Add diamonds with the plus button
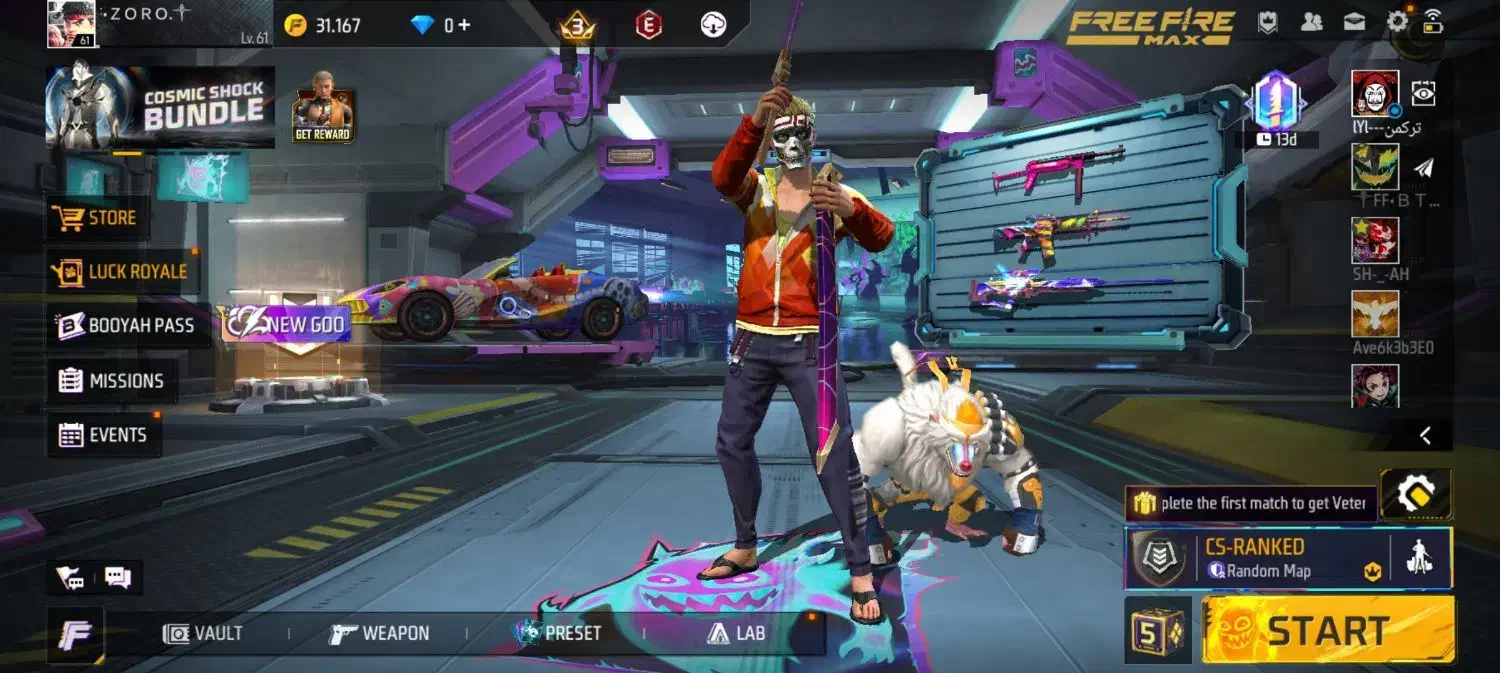 click(x=463, y=25)
